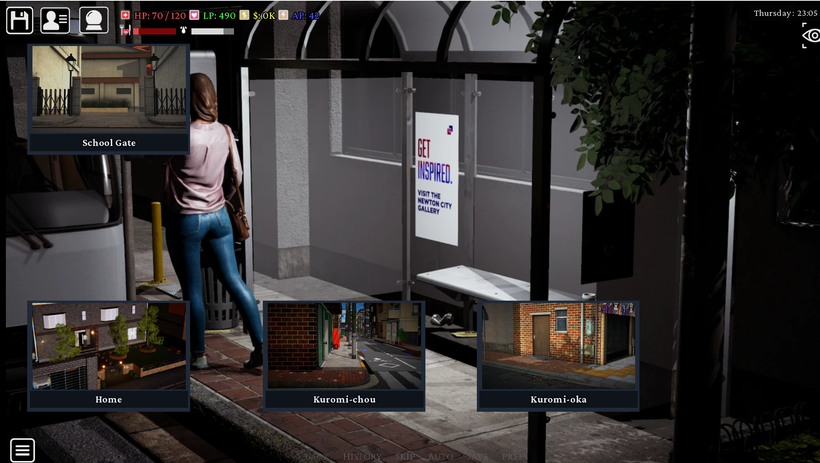
Task: Open the History log
Action: click(362, 457)
